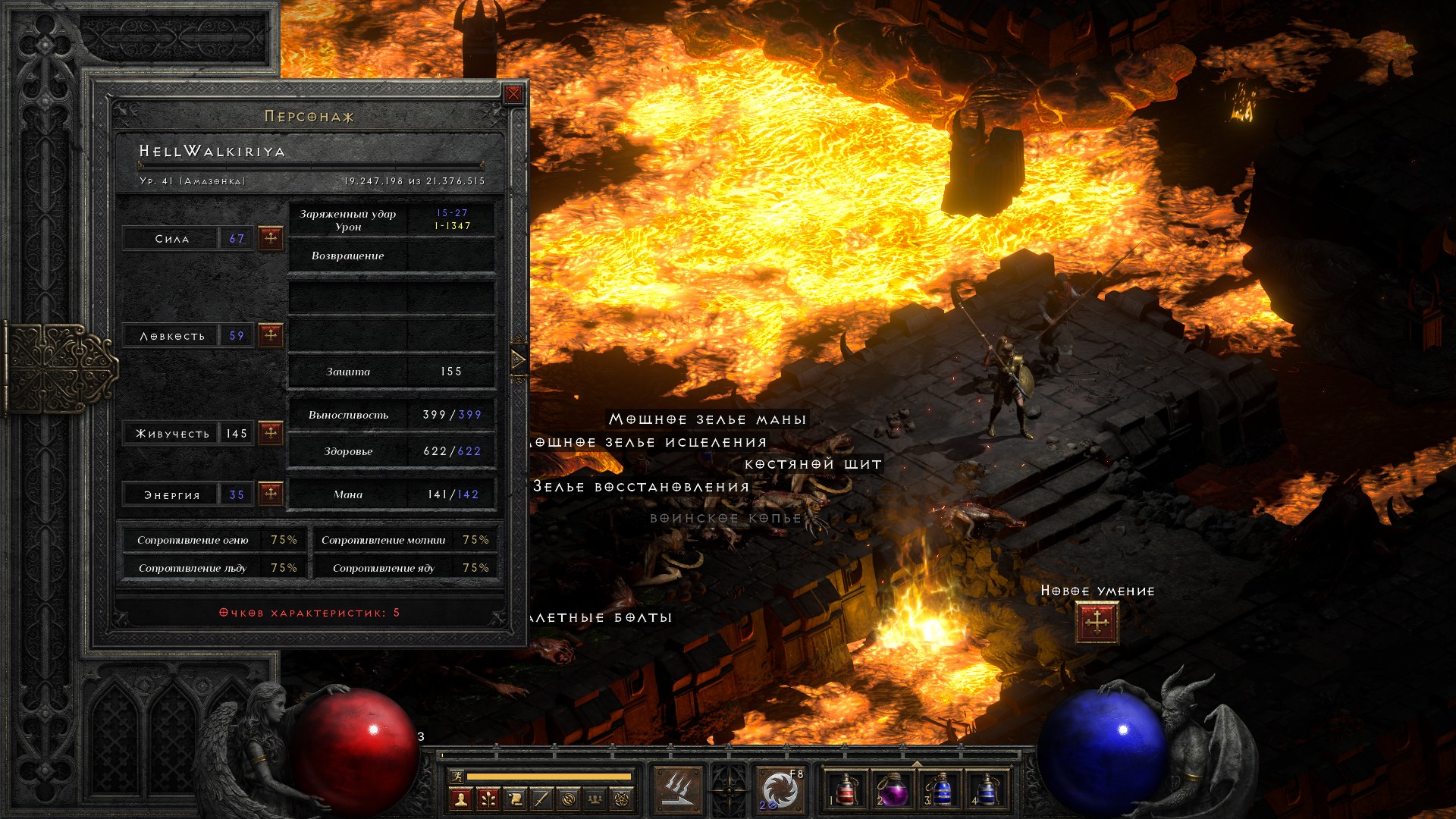Click the Новое умение skill point button
Screen dimensions: 1456x819
(1097, 623)
